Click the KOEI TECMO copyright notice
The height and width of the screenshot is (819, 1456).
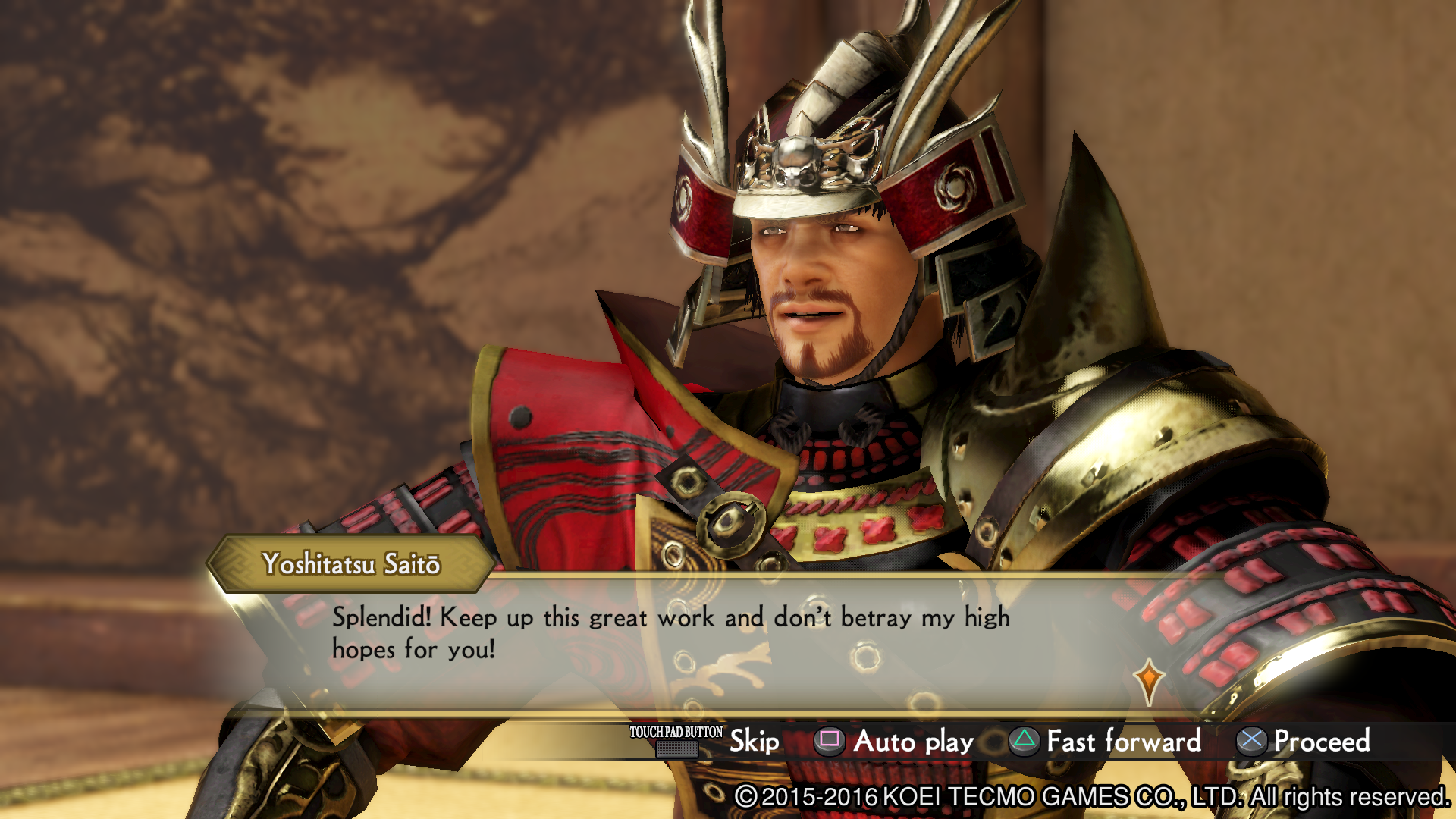(1092, 798)
